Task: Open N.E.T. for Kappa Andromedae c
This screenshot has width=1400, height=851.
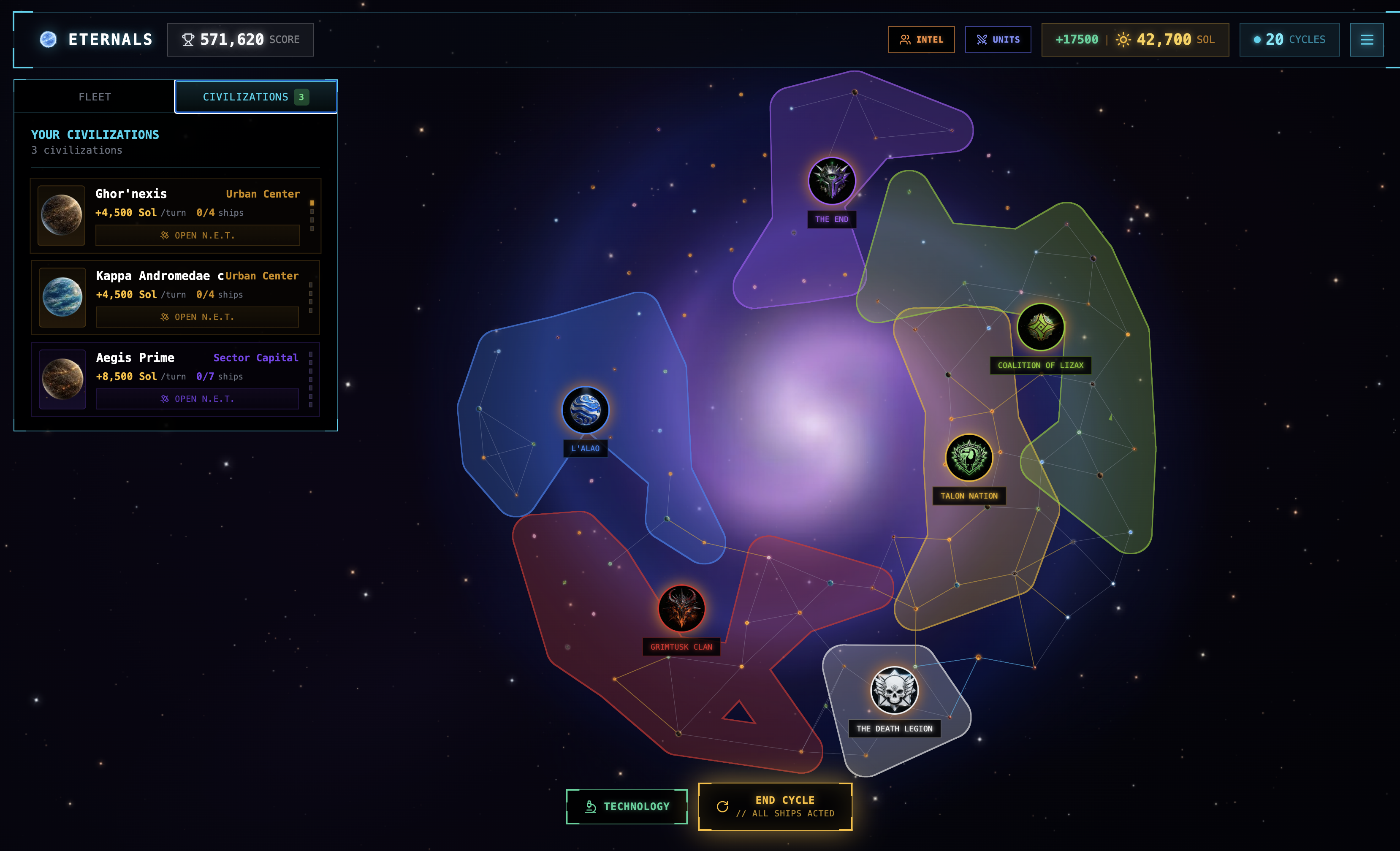Action: point(197,317)
